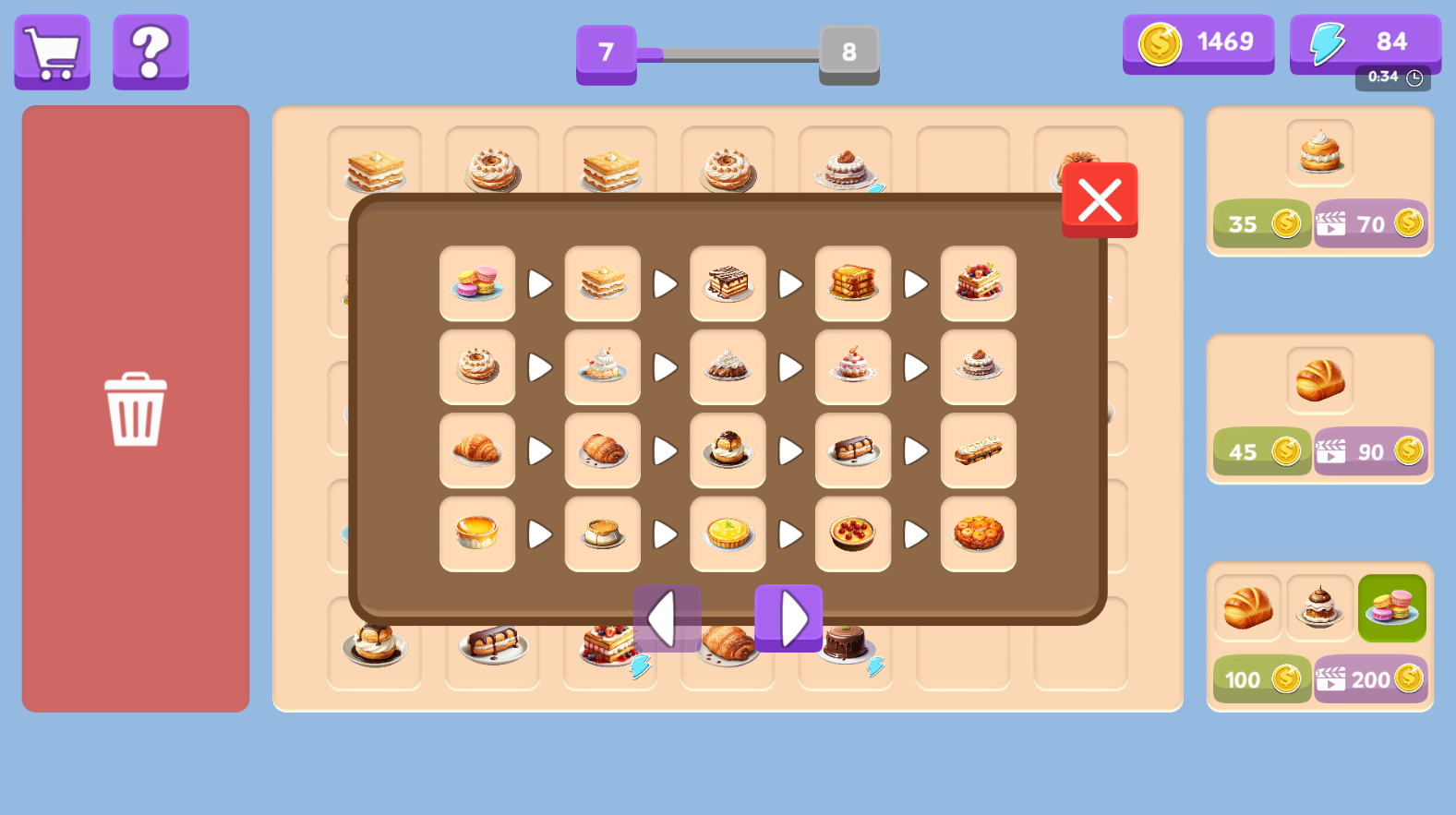Viewport: 1456px width, 815px height.
Task: Watch a video for 200 coins
Action: 1370,679
